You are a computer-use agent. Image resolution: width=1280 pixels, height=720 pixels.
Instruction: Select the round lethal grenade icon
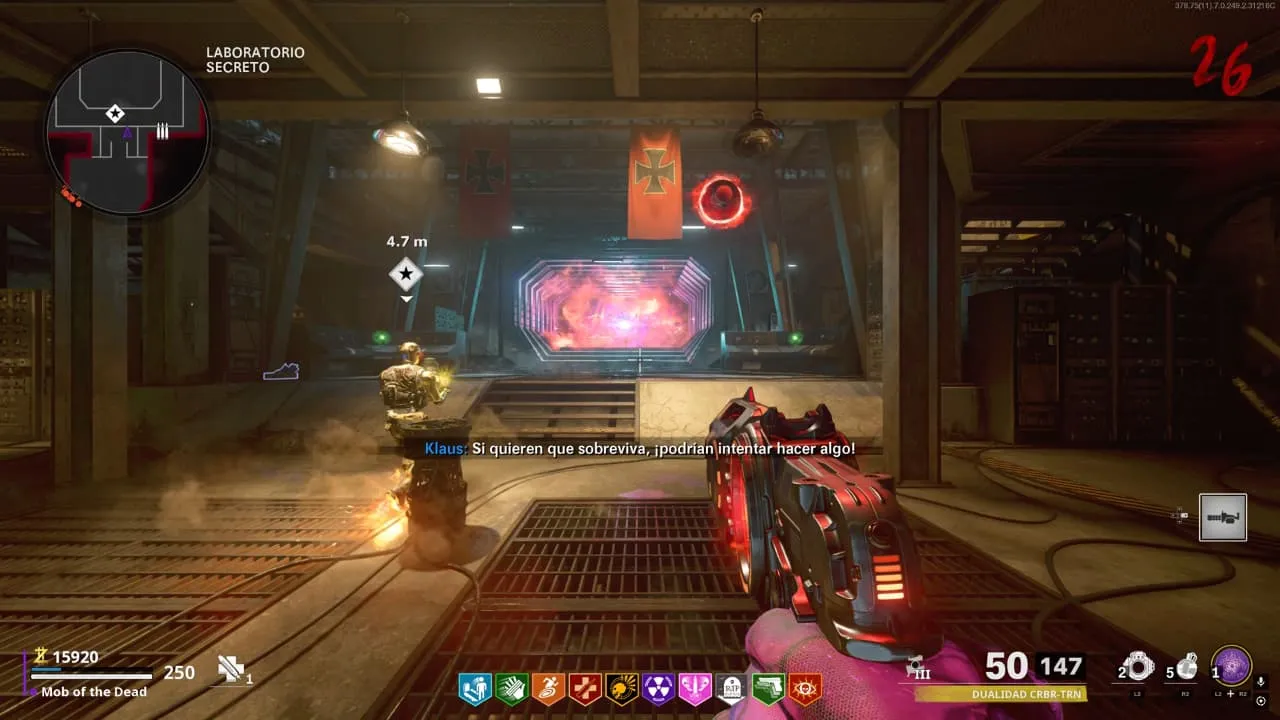1187,666
